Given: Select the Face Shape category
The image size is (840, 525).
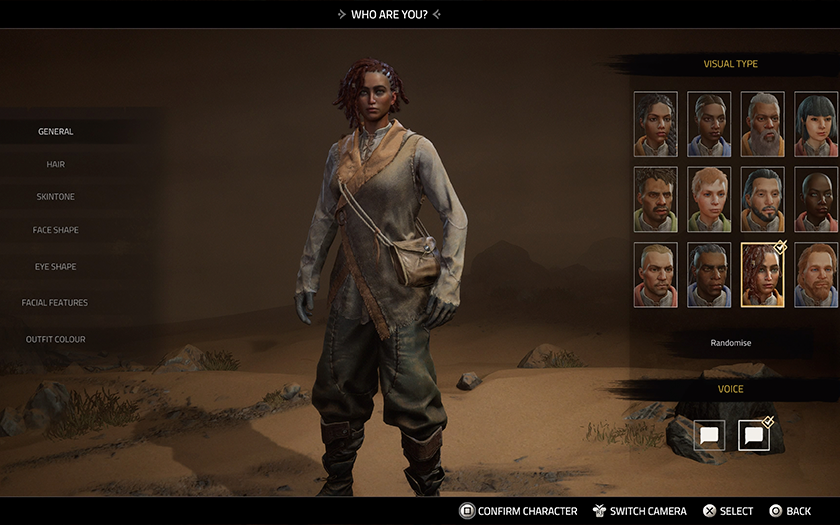Looking at the screenshot, I should pos(56,230).
